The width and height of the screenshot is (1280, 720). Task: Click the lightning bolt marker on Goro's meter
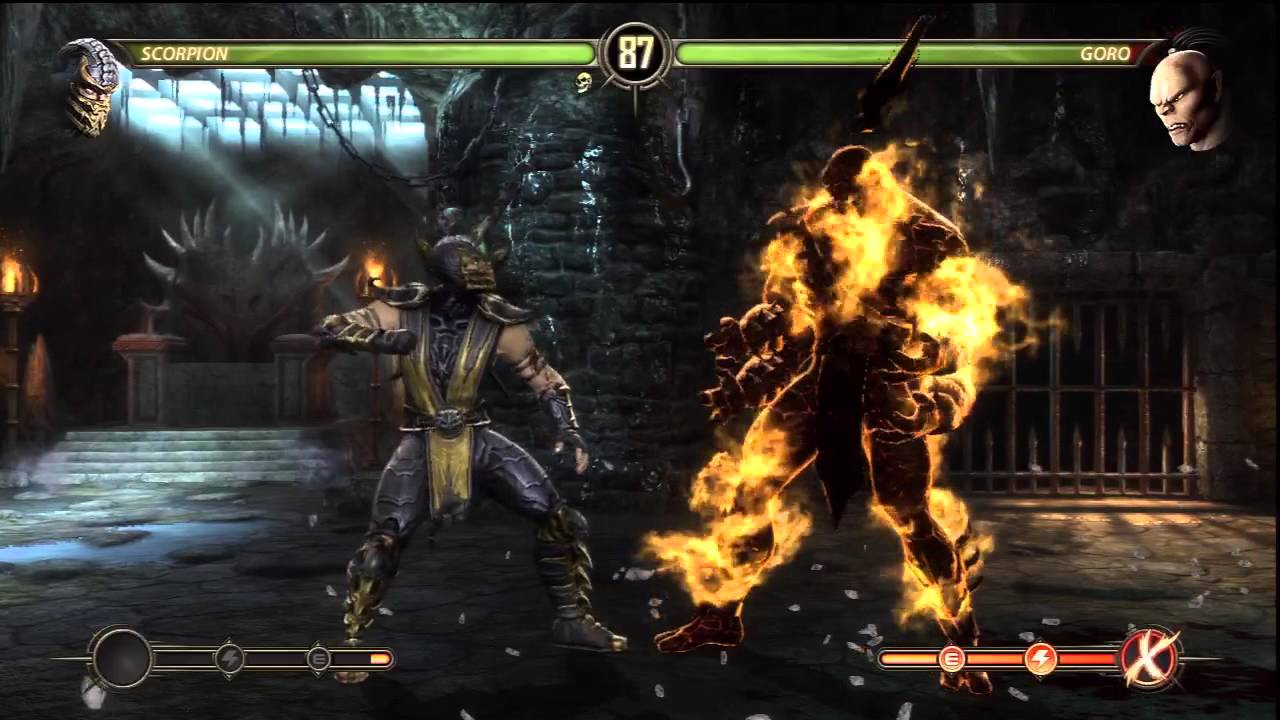[x=1041, y=657]
